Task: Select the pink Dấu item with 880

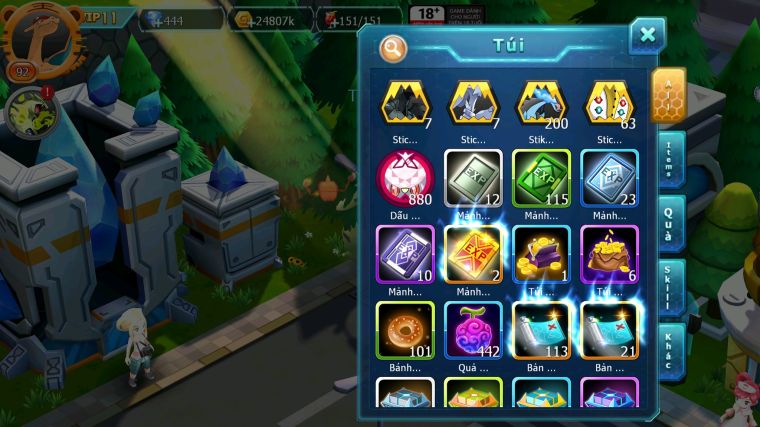Action: pos(405,178)
